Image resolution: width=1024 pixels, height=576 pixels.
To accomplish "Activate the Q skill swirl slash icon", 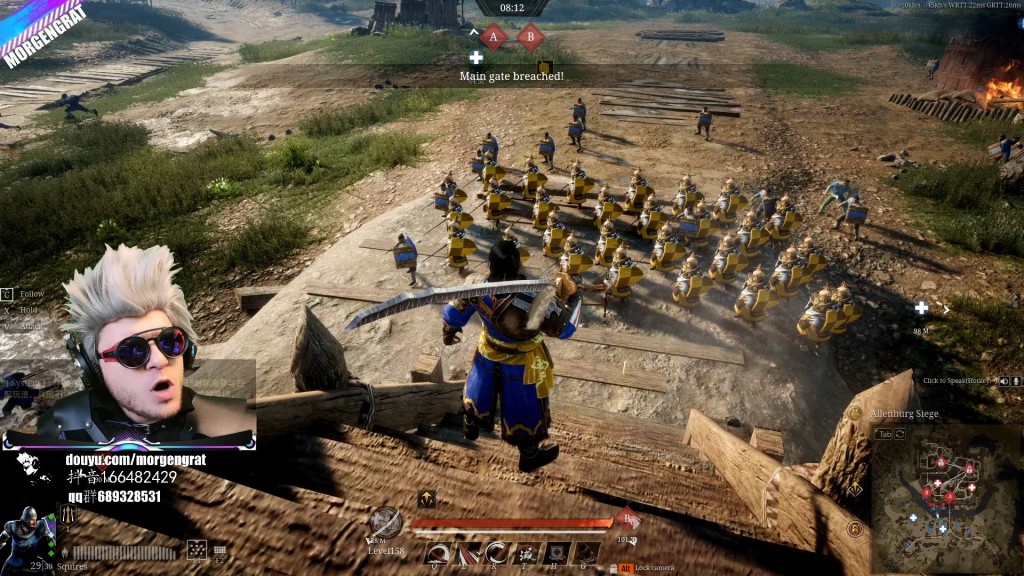I will [x=436, y=553].
